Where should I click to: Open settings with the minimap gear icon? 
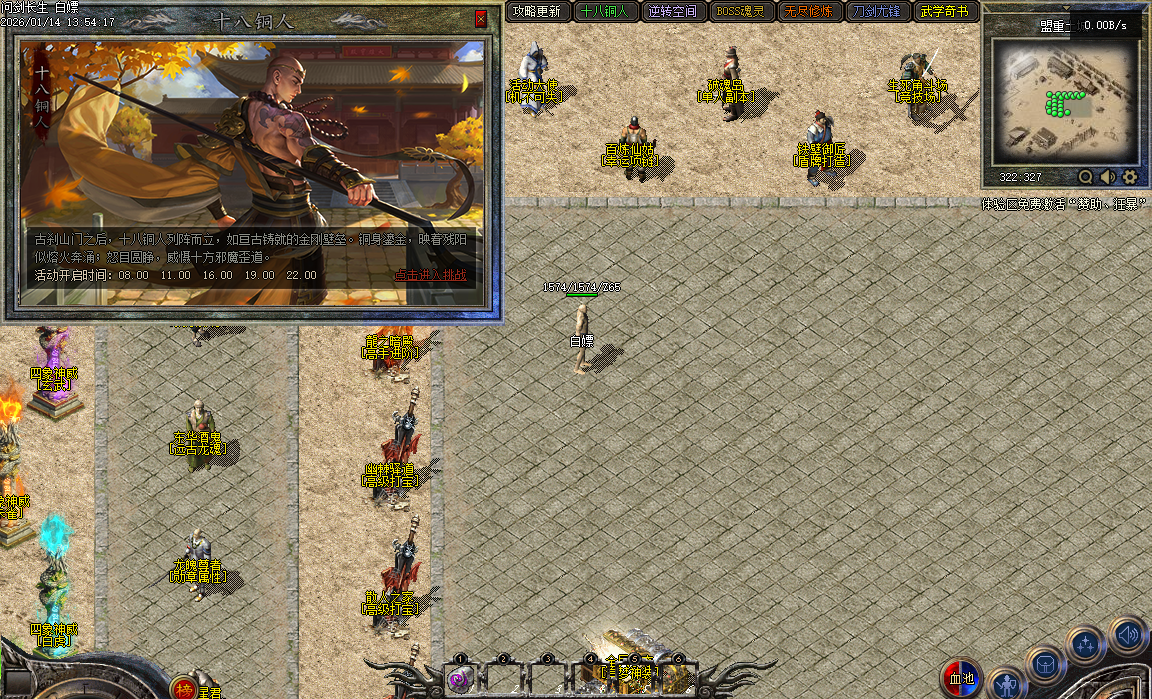(x=1130, y=177)
